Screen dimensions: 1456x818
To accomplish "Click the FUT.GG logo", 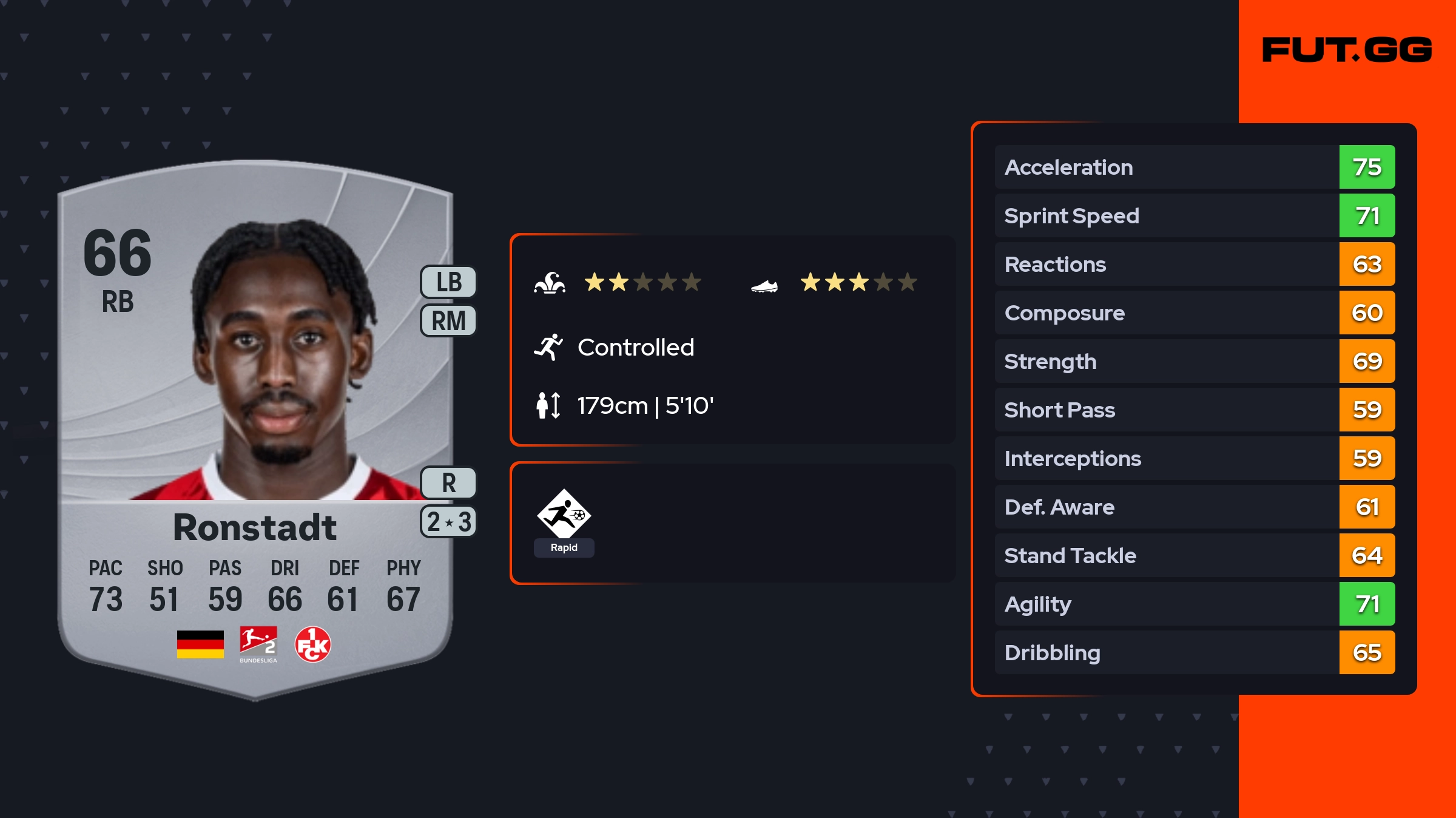I will point(1347,50).
